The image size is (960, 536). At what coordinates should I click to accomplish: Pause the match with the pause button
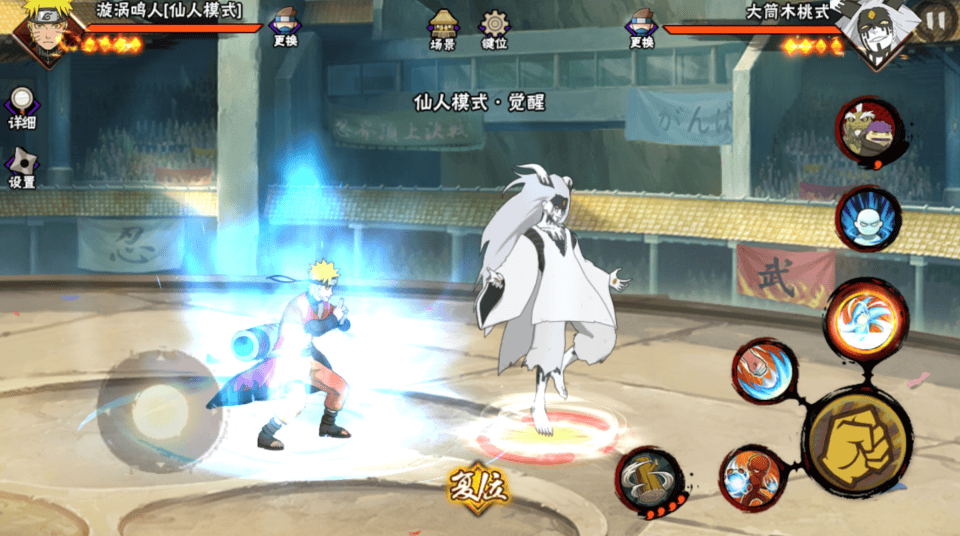pyautogui.click(x=935, y=19)
